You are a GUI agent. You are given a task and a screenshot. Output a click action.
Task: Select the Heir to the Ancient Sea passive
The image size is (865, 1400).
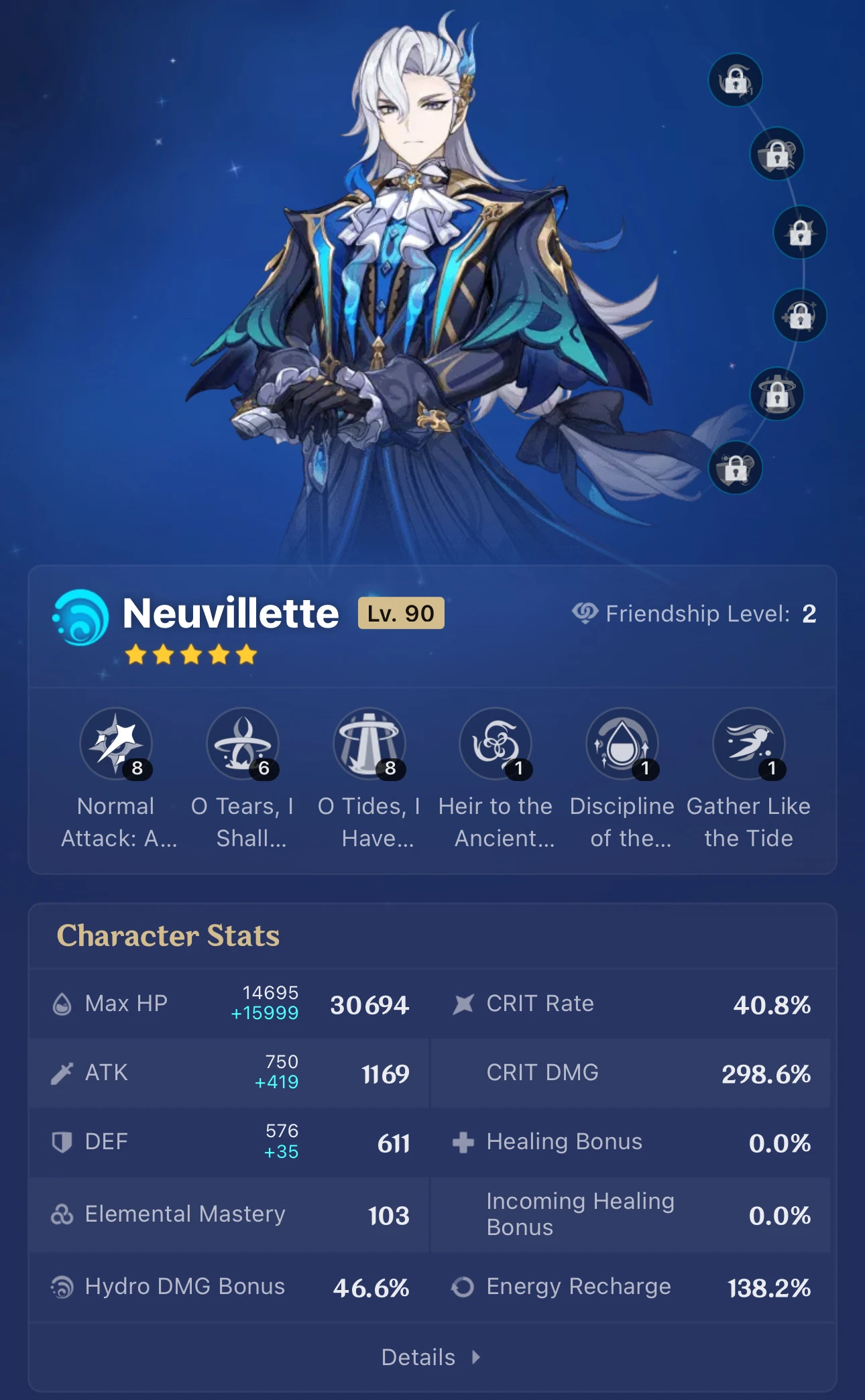(x=495, y=744)
